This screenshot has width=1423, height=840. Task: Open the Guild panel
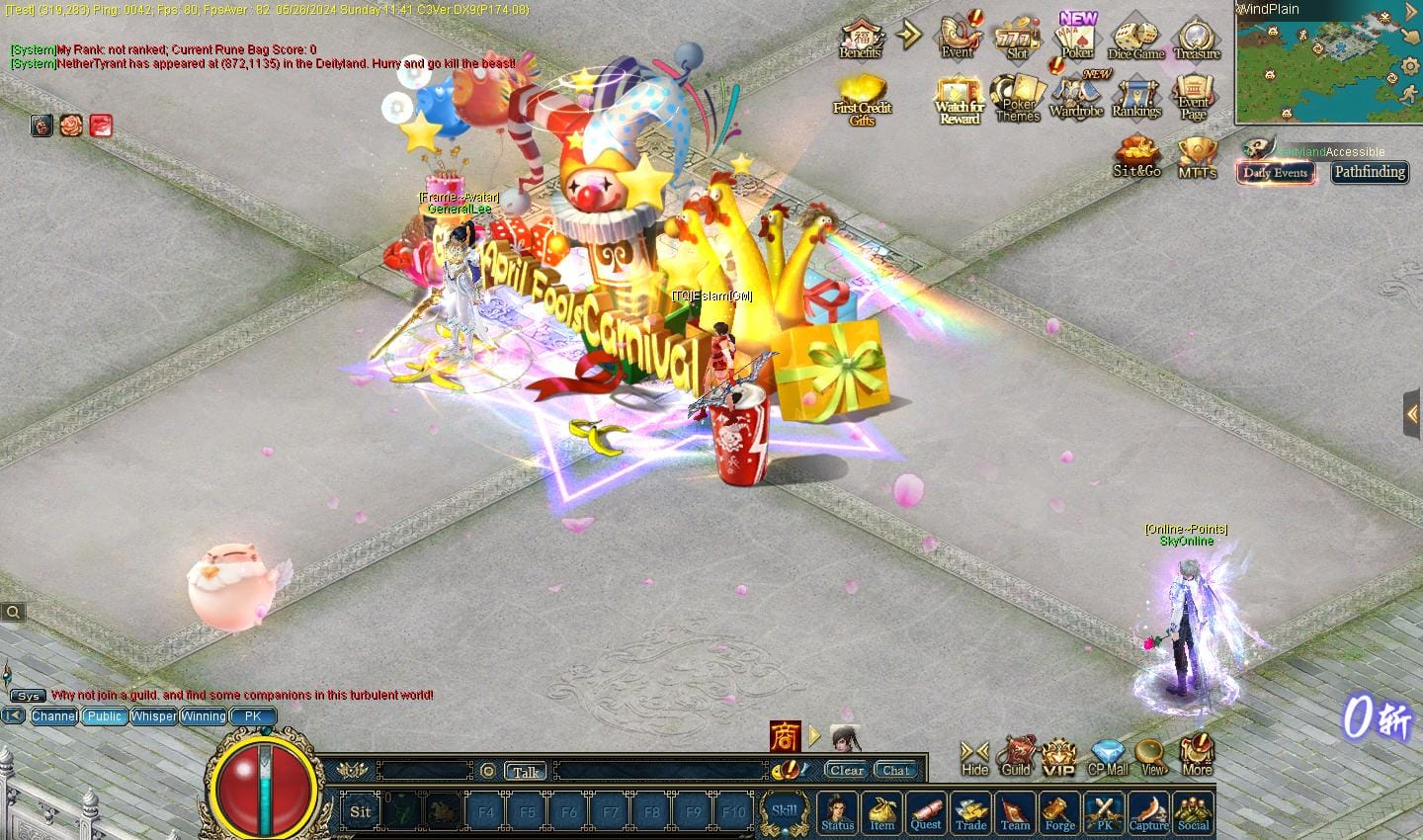[1016, 757]
